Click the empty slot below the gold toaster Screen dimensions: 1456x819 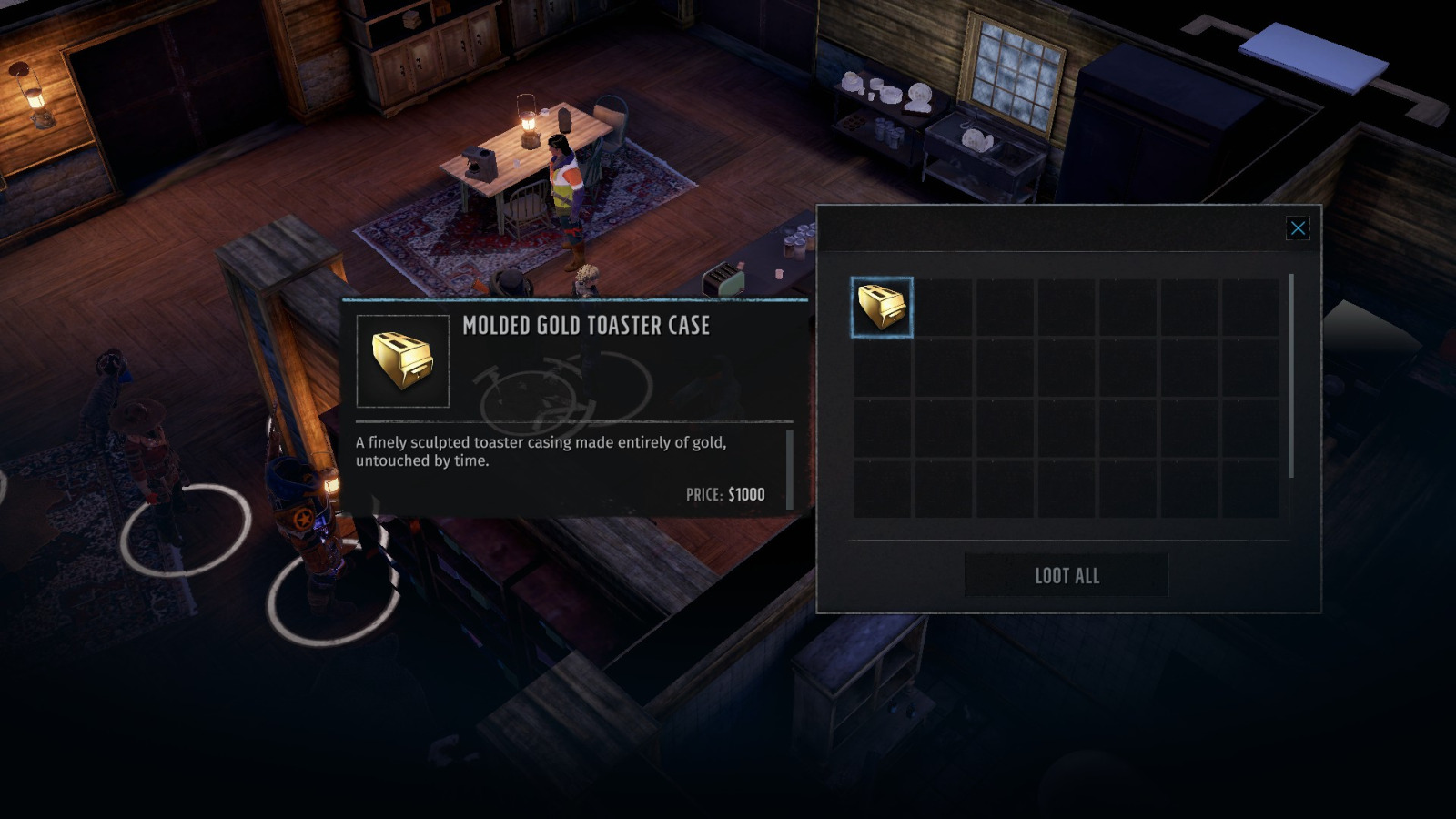(881, 368)
